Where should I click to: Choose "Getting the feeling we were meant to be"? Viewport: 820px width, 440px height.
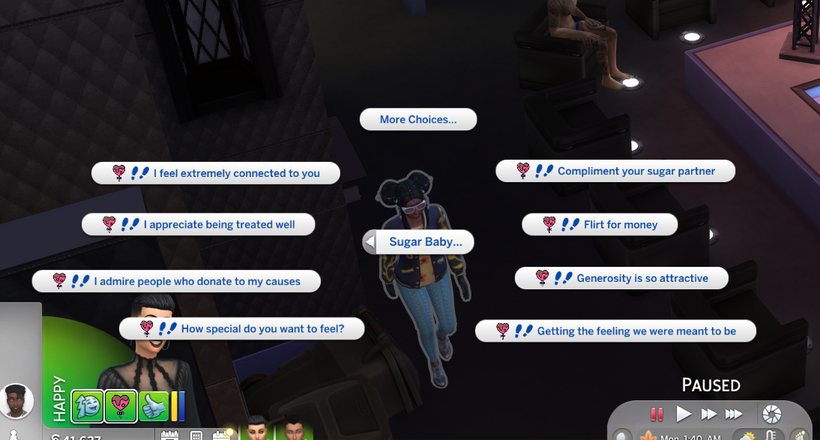click(x=615, y=331)
